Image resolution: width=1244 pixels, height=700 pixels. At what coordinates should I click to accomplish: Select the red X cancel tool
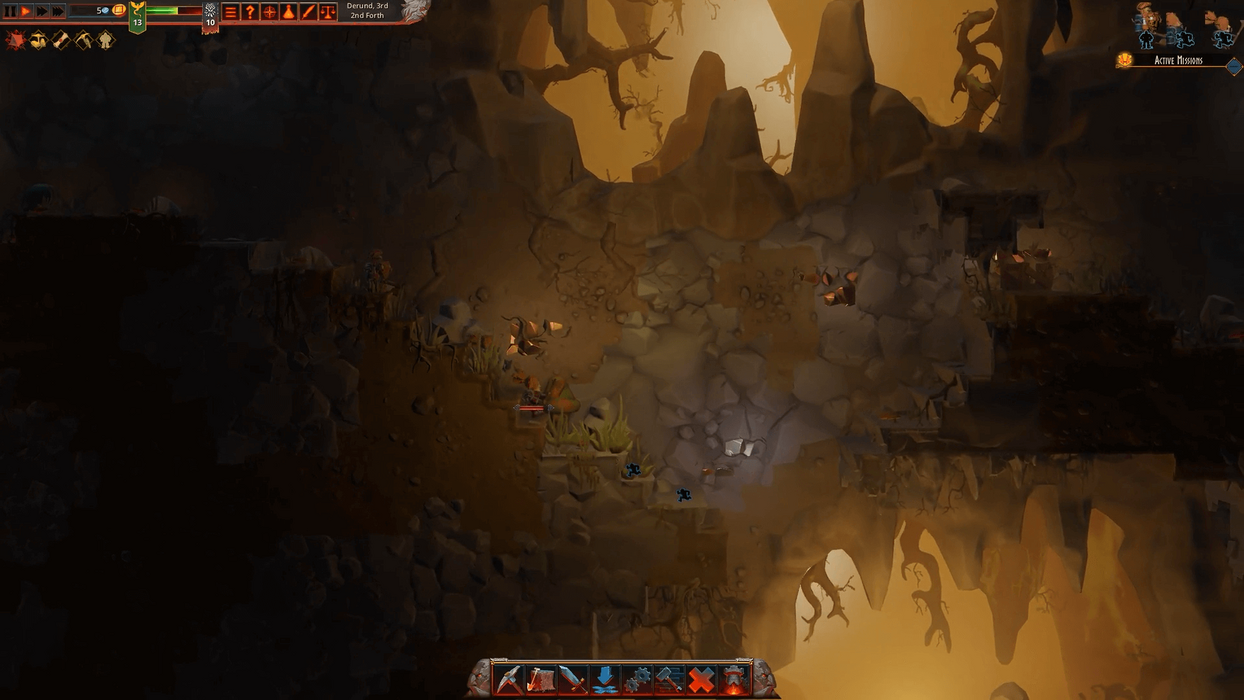[702, 679]
